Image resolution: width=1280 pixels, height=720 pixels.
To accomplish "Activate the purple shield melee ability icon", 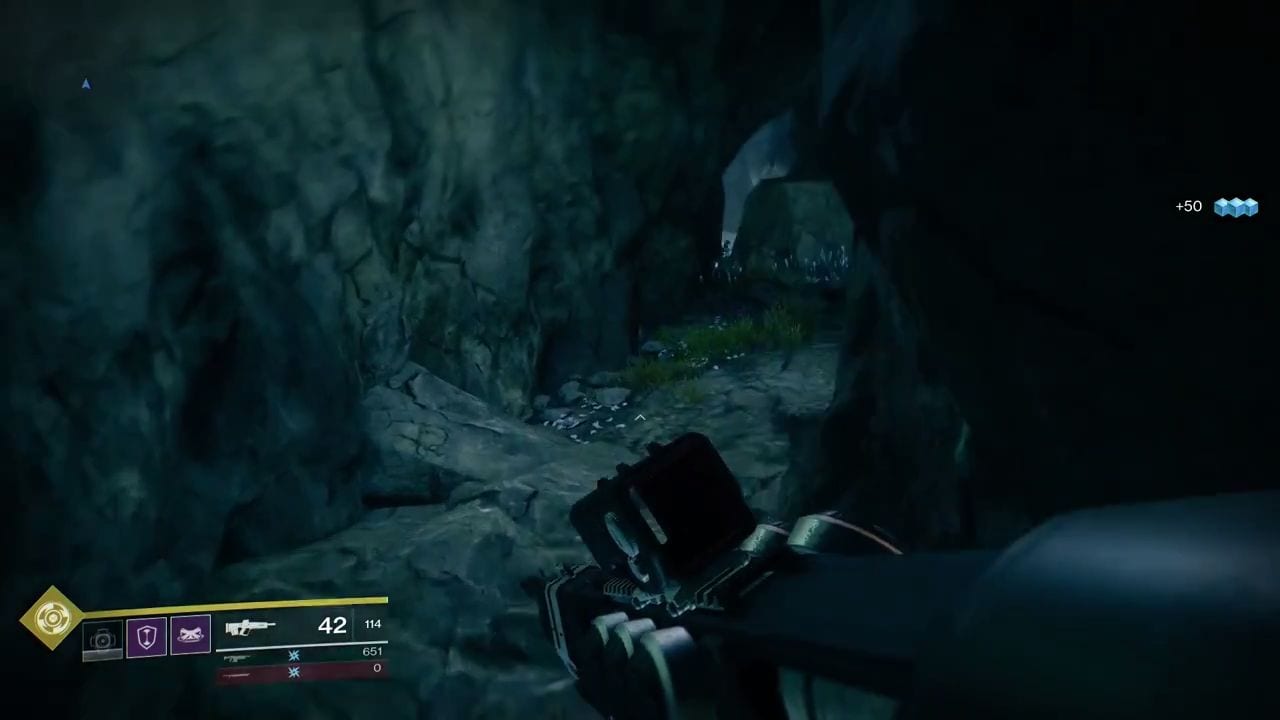I will [146, 637].
